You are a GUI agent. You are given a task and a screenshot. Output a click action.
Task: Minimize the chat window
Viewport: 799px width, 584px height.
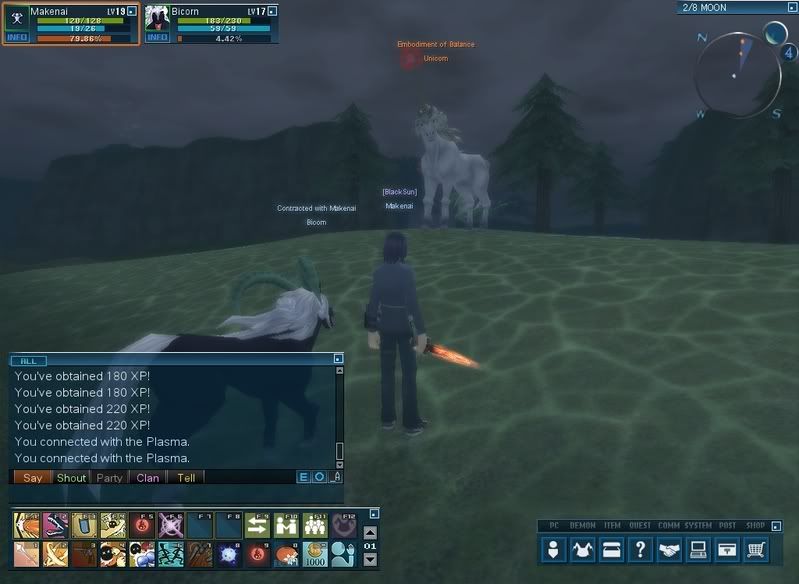[338, 358]
